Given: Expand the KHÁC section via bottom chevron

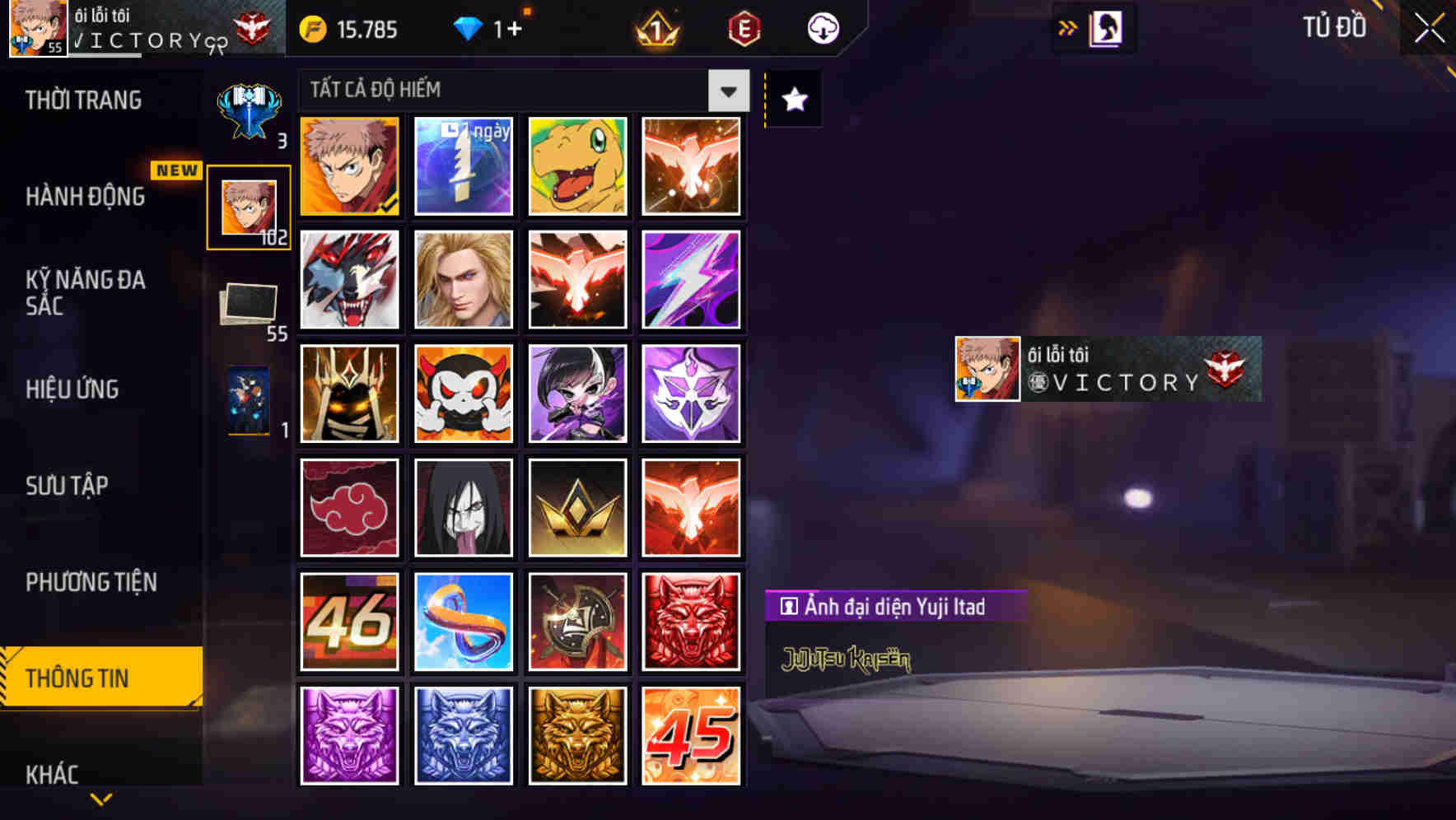Looking at the screenshot, I should (x=100, y=797).
